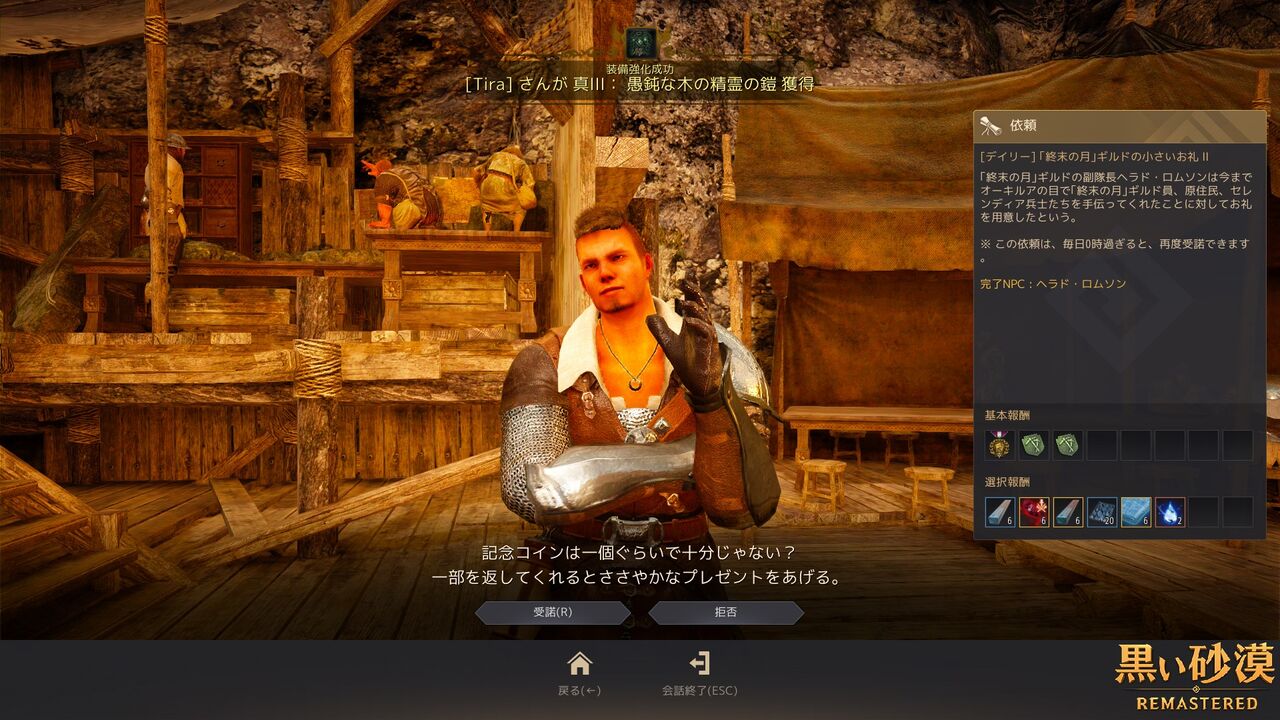This screenshot has height=720, width=1280.
Task: Select the third metal plank reward in 選択報酬
Action: coord(1067,512)
